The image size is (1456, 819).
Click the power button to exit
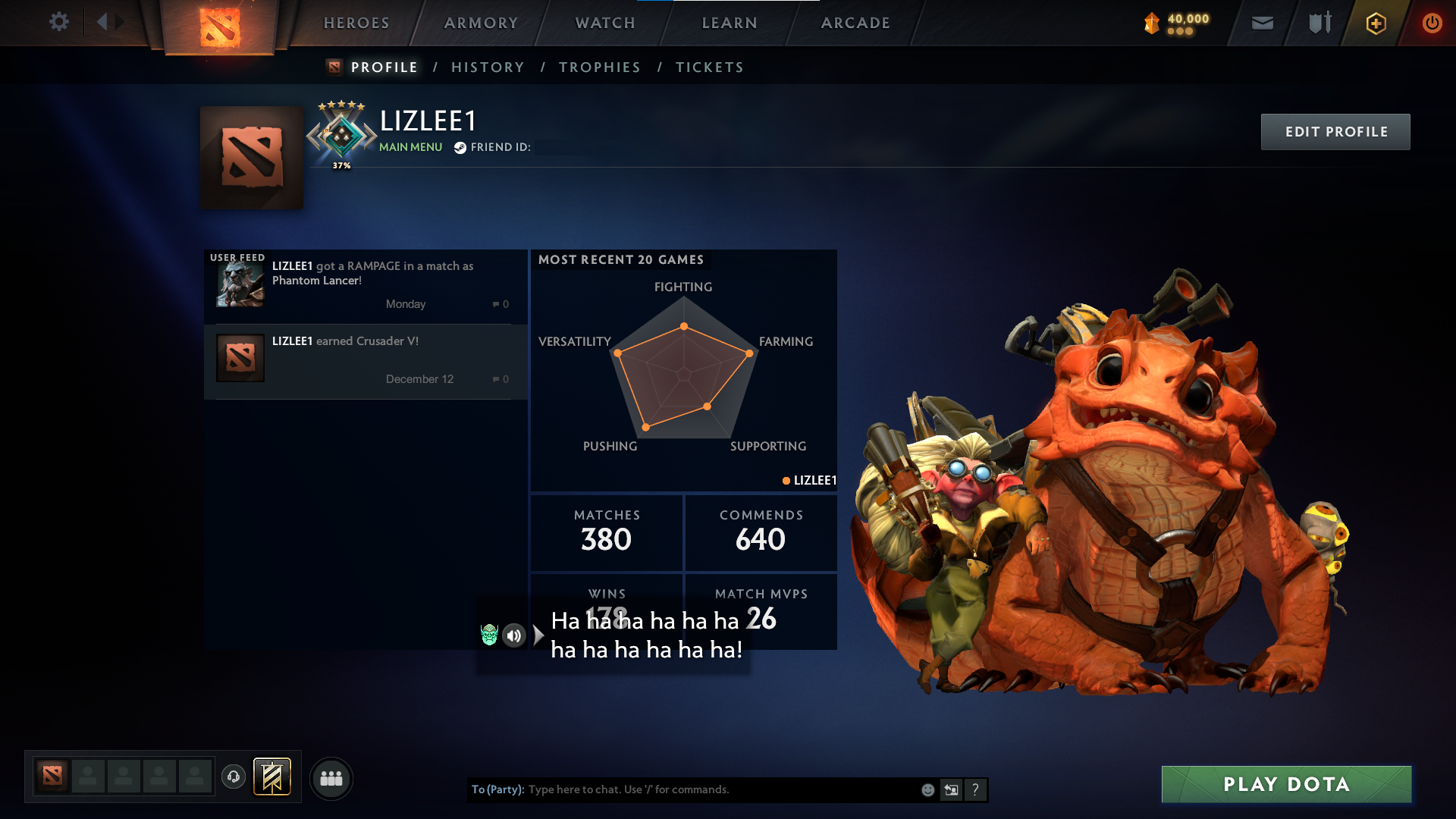[1432, 23]
